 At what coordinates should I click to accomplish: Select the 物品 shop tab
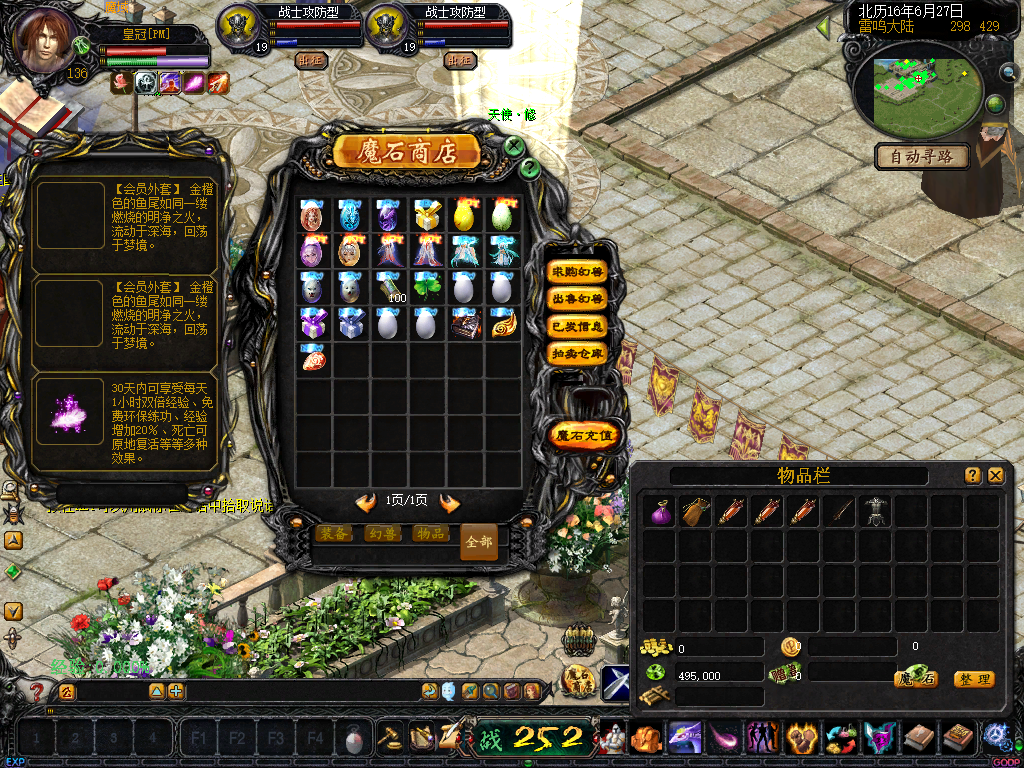click(x=430, y=534)
